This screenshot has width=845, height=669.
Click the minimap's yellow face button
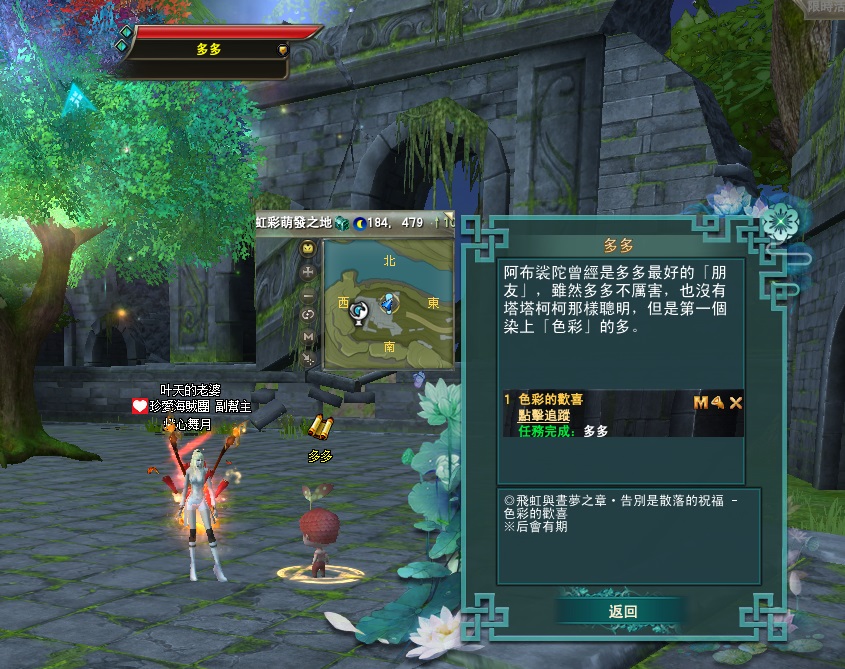pyautogui.click(x=308, y=247)
